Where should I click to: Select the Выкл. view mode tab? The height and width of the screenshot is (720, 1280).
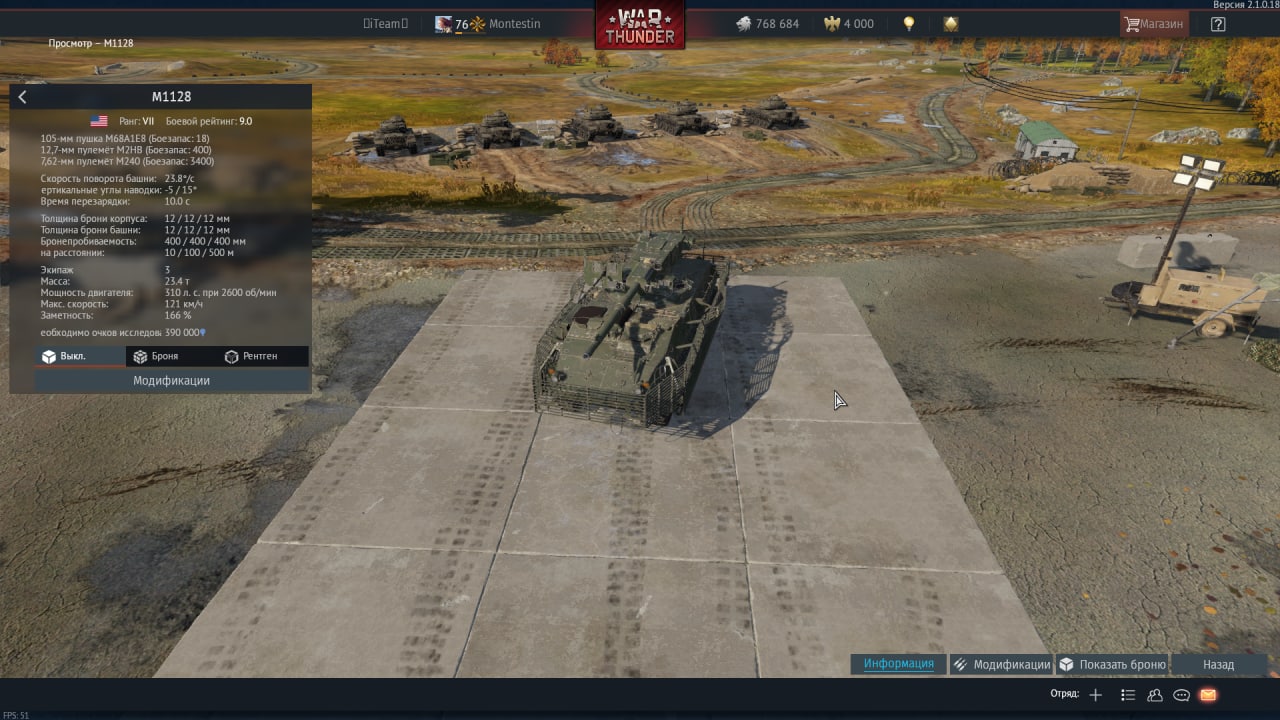65,356
